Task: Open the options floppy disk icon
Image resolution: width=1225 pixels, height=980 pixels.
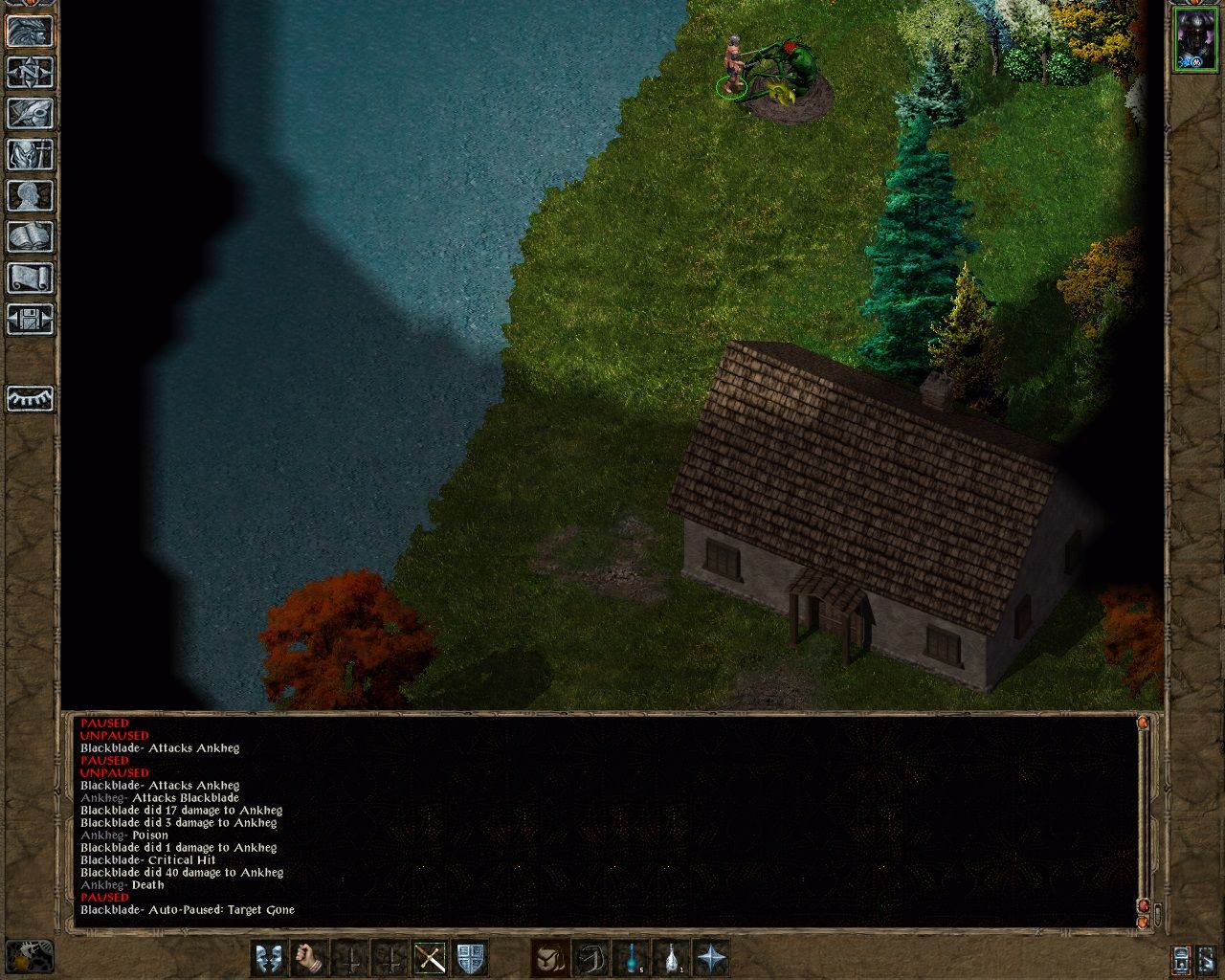Action: pos(30,319)
